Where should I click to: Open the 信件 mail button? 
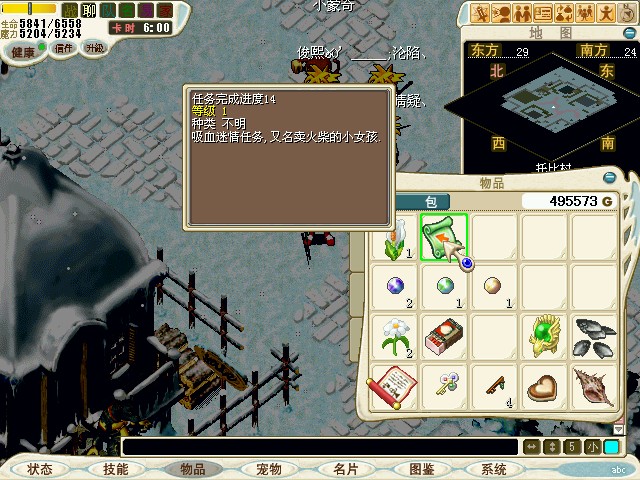coord(63,47)
